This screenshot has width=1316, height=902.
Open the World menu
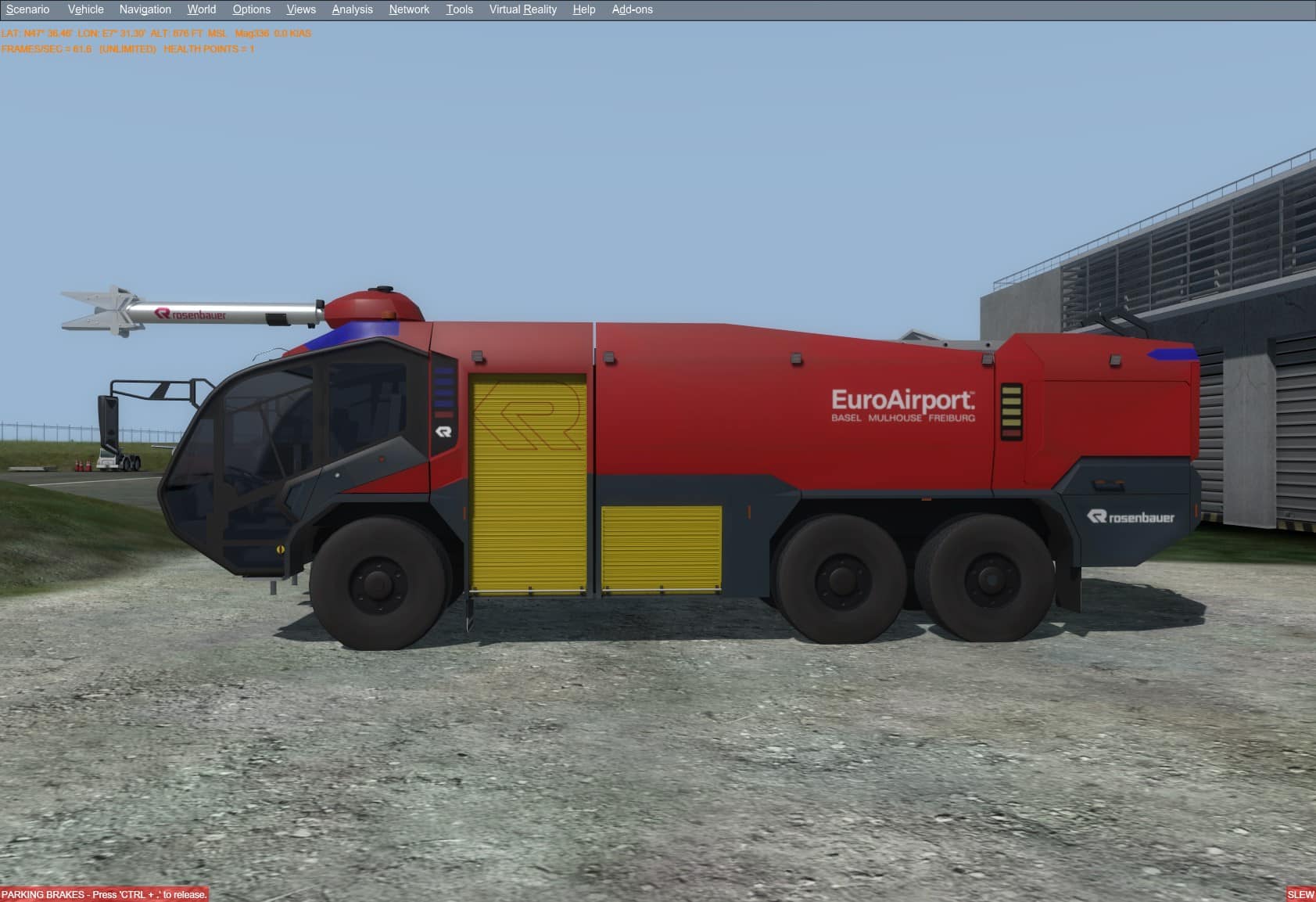click(x=201, y=9)
